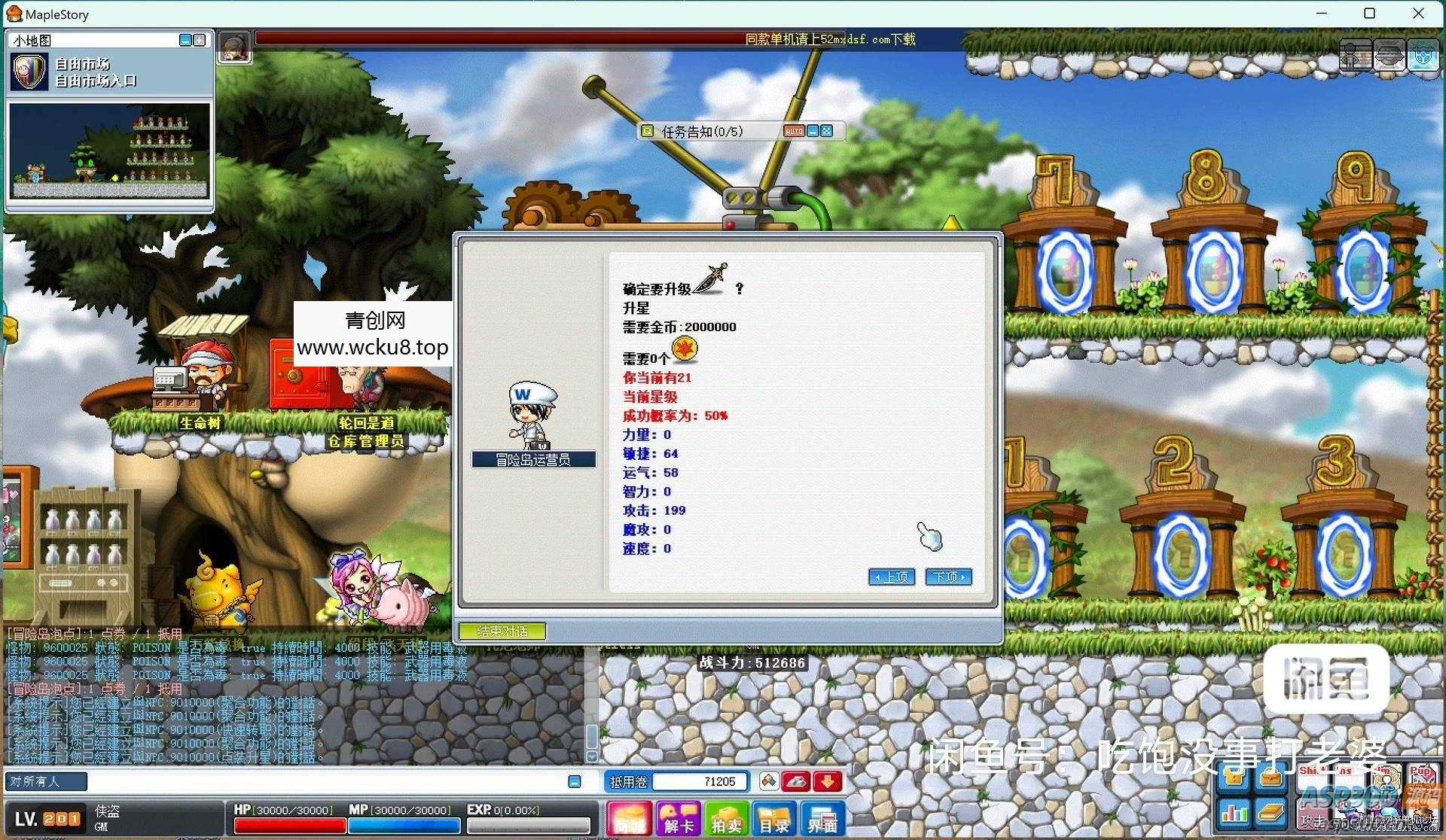Close the 任务告知 quest tracker
Screen dimensions: 1446x840
(827, 131)
